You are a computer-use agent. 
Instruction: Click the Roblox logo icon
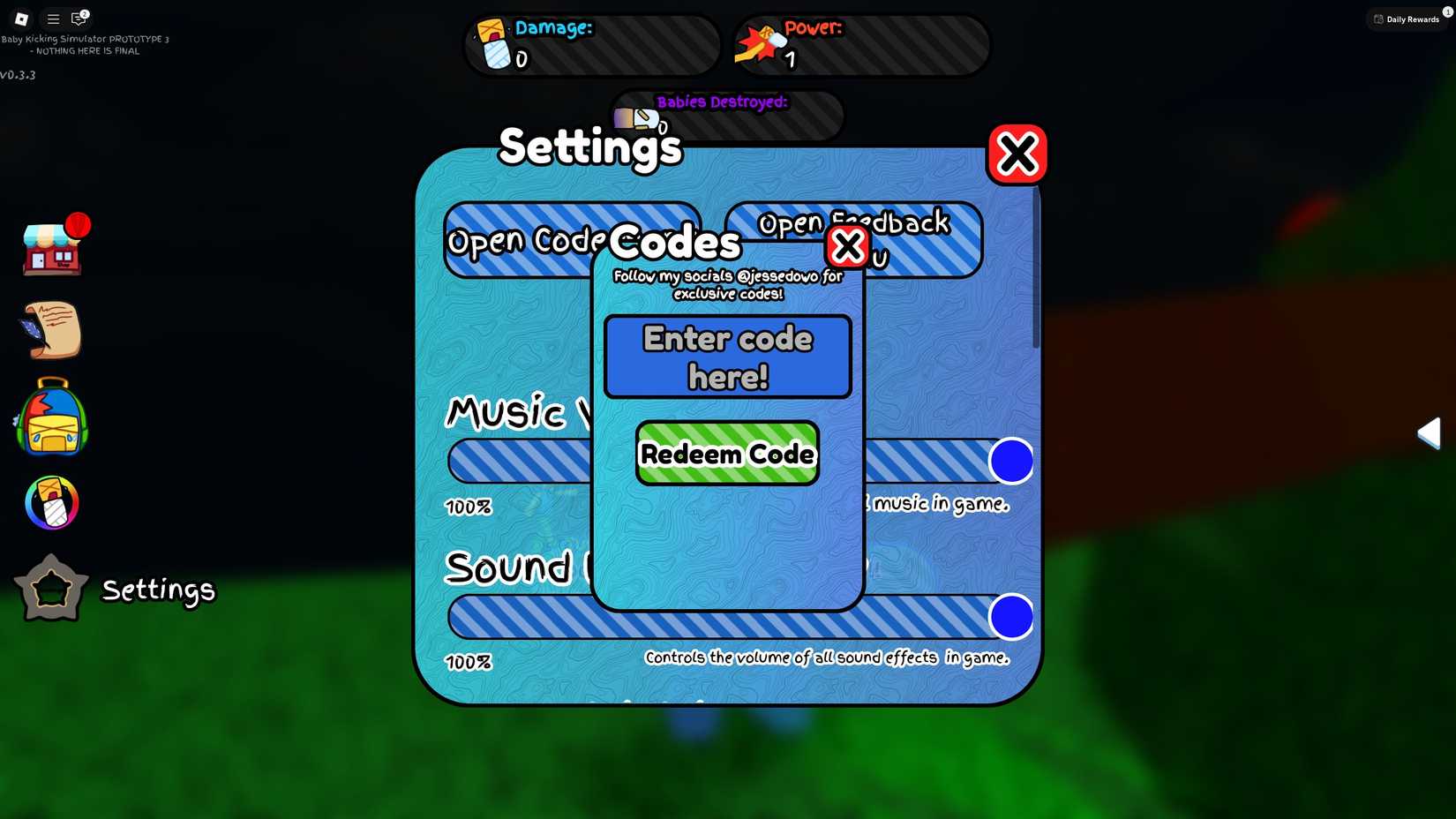[19, 19]
